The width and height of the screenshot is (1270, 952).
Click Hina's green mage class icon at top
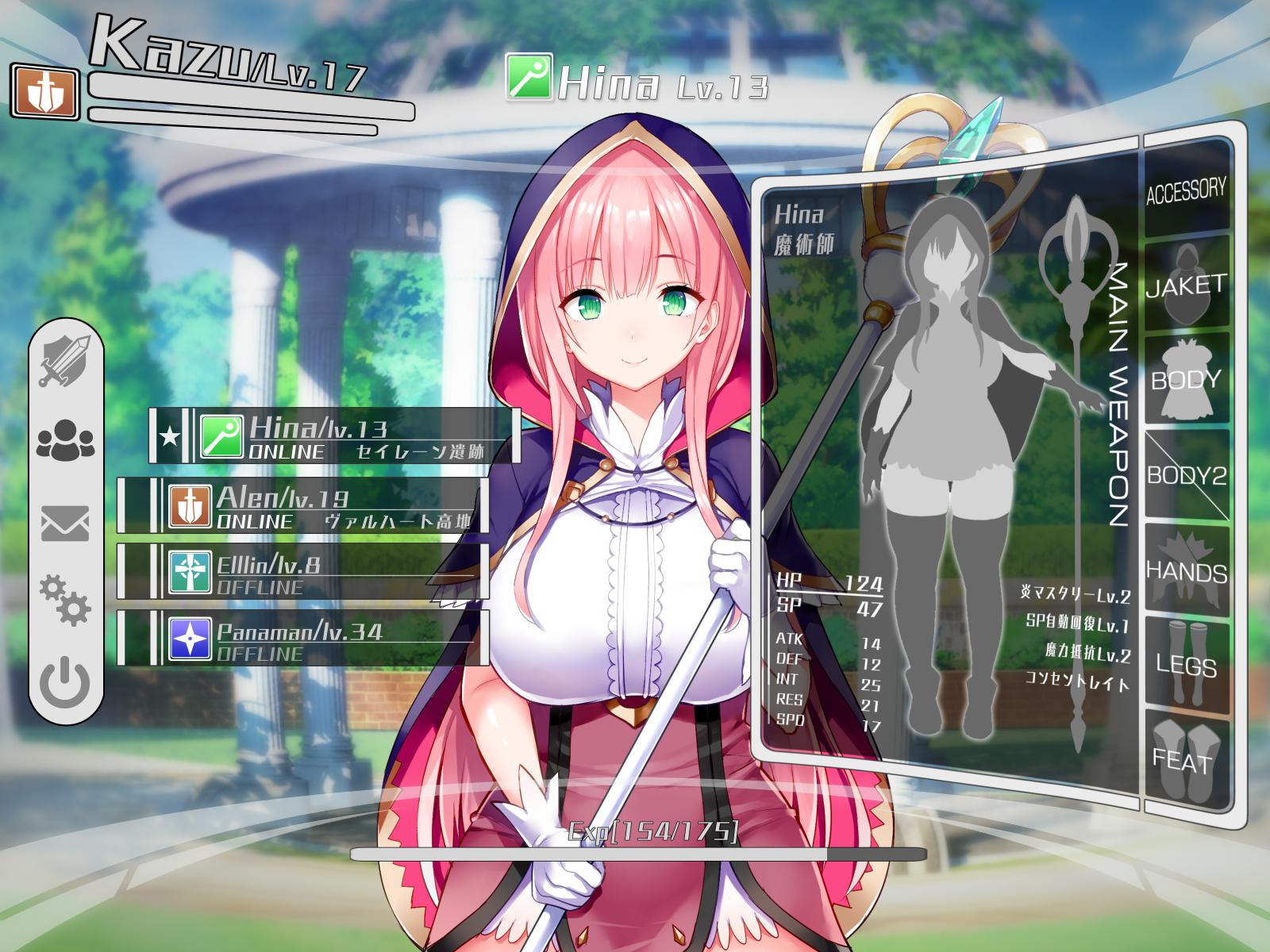529,77
